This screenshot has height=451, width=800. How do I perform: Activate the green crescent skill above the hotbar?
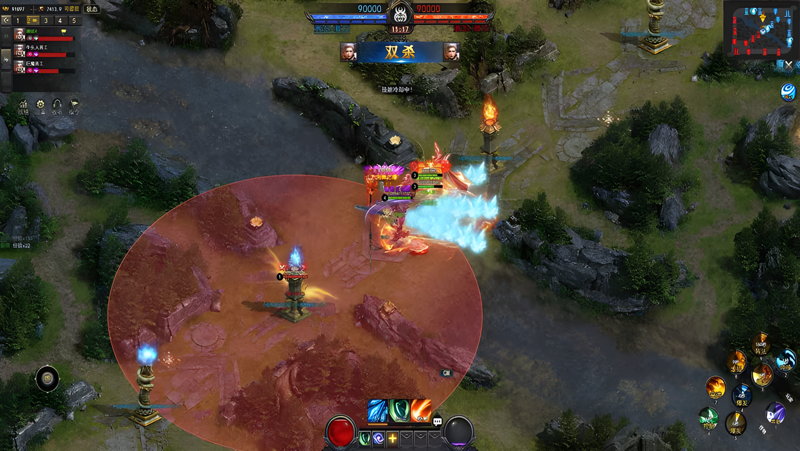400,410
